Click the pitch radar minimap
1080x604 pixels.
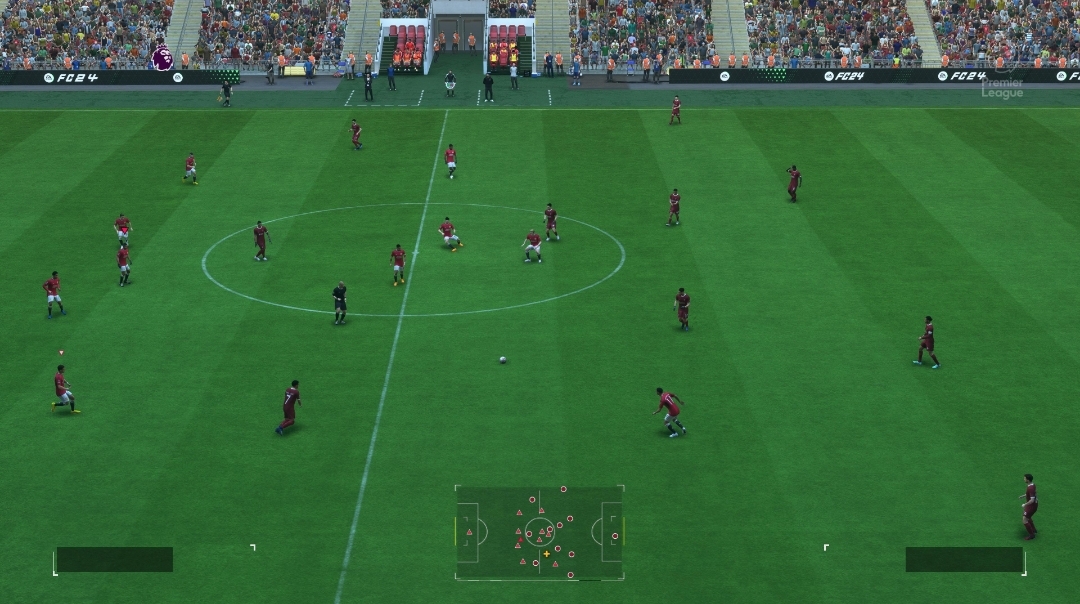[539, 532]
